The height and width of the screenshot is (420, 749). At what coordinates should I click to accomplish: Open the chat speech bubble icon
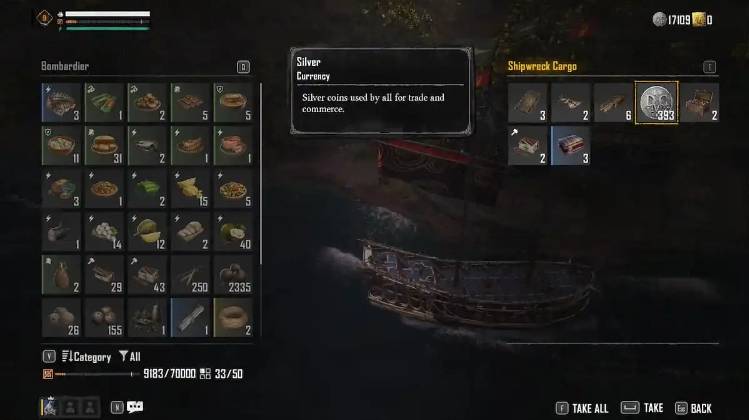pos(135,407)
